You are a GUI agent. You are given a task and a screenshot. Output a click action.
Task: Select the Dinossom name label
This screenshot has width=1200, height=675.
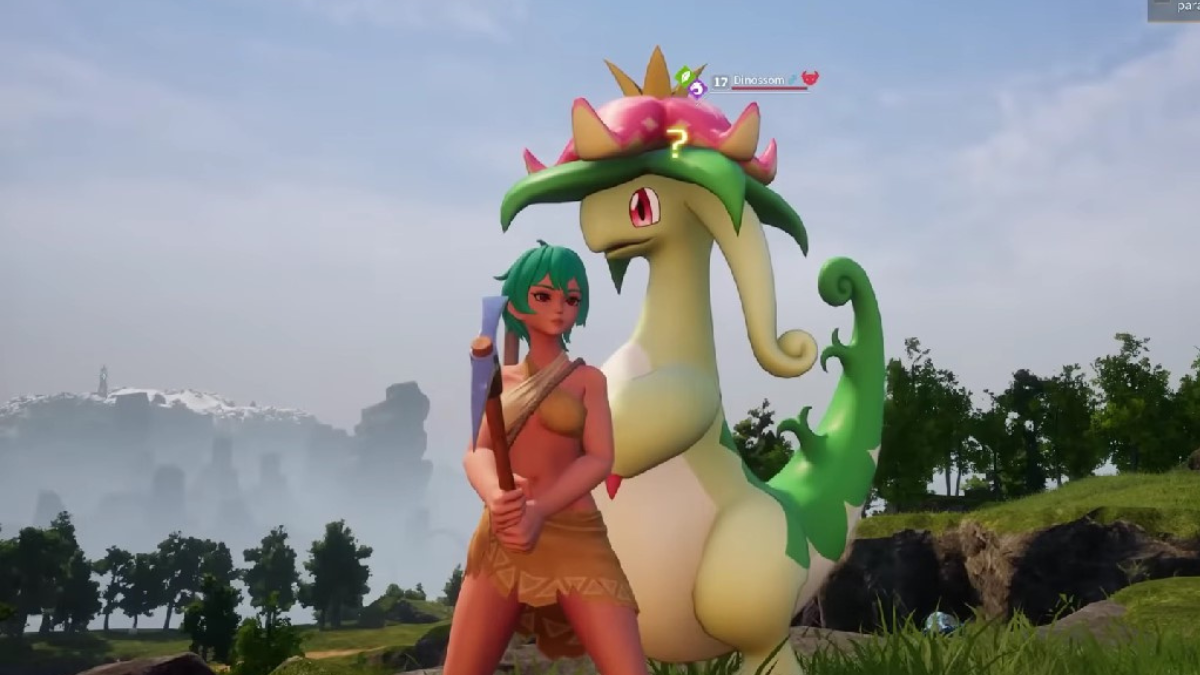[758, 79]
